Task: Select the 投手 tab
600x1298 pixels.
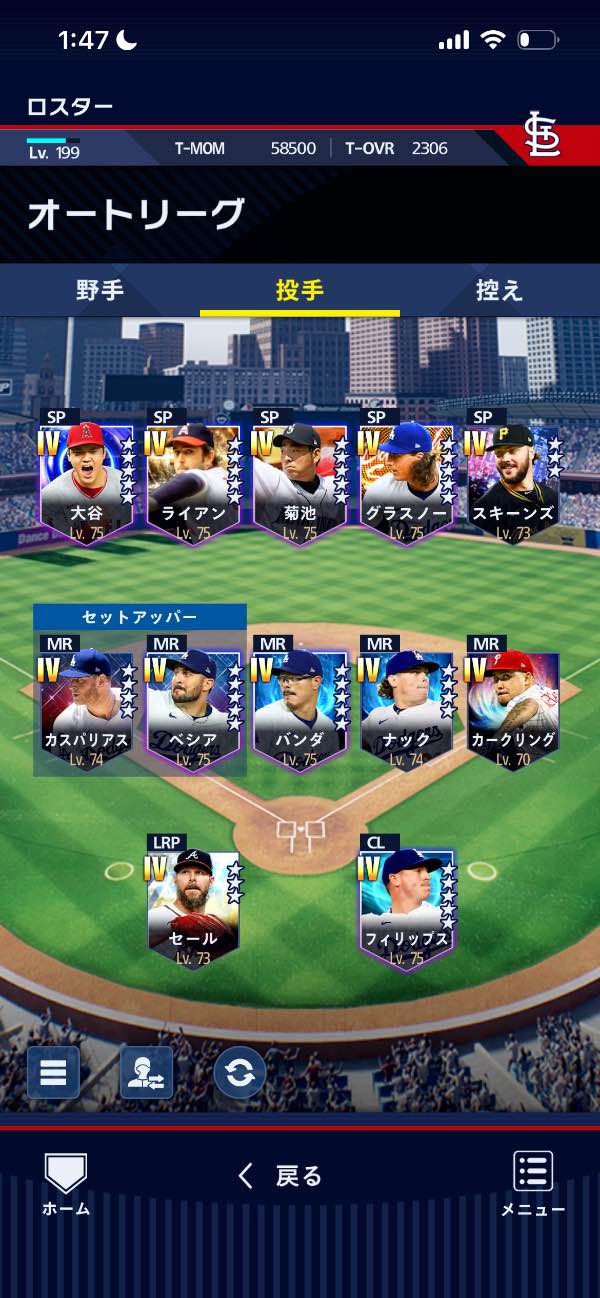Action: pyautogui.click(x=300, y=291)
